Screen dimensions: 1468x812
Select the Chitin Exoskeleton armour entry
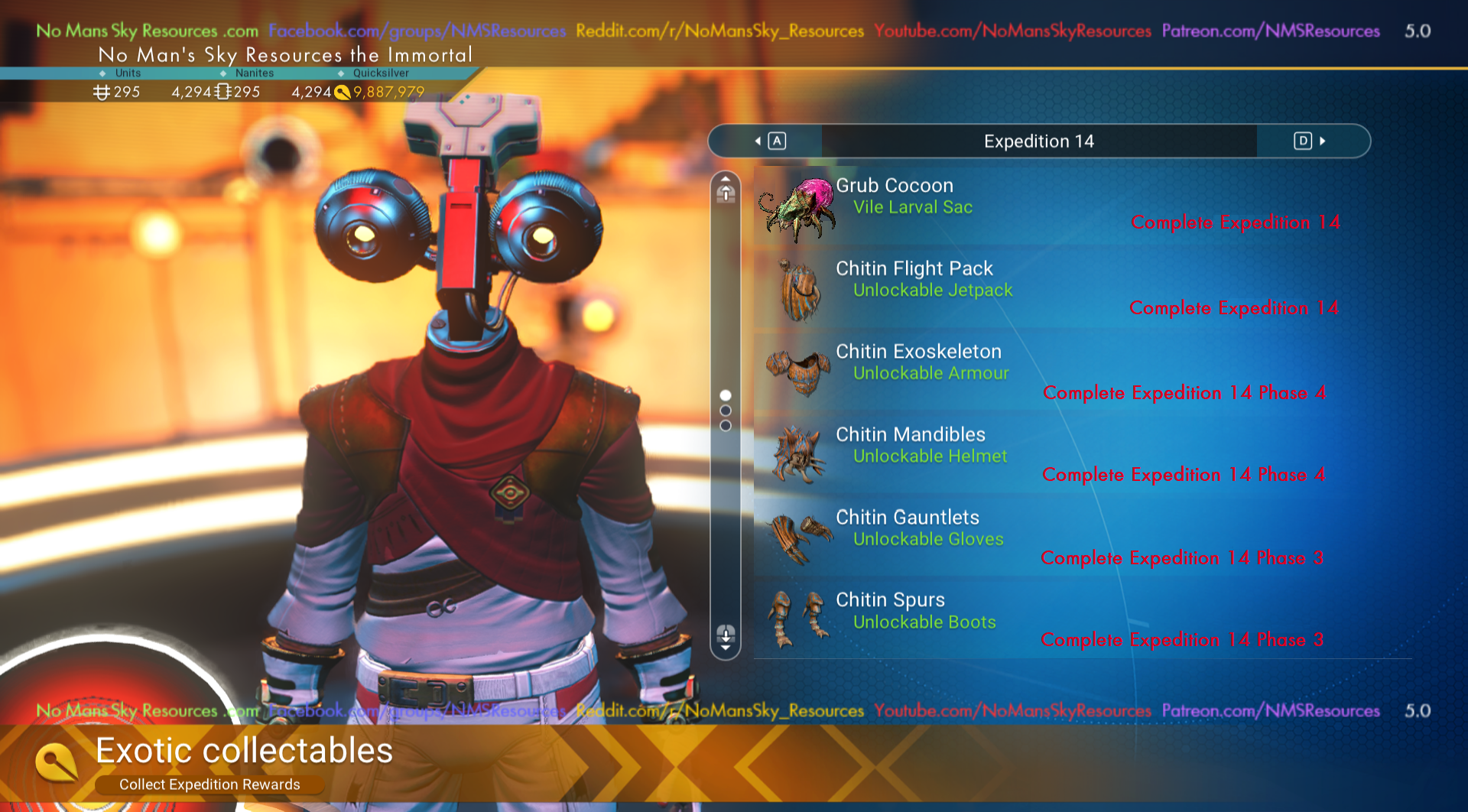coord(1055,371)
